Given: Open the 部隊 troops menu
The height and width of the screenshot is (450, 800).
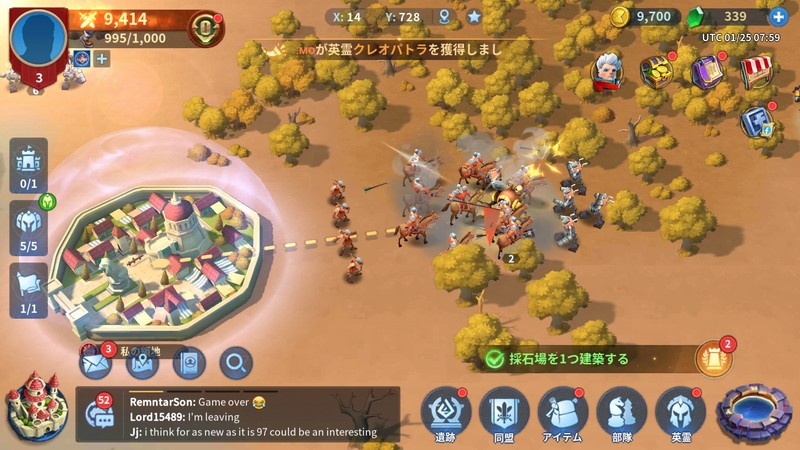Looking at the screenshot, I should pos(622,411).
